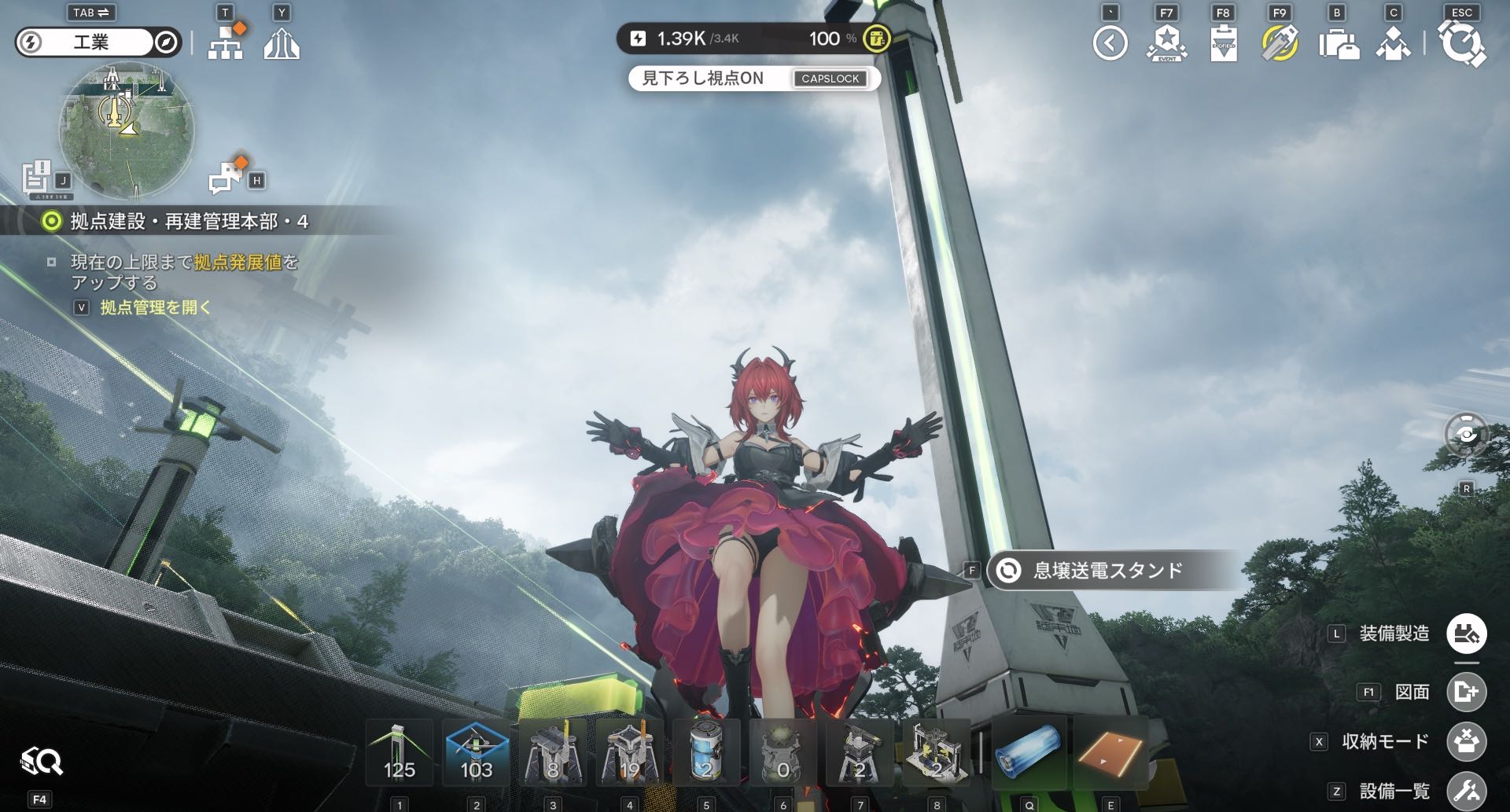Open the Event star badge menu
Image resolution: width=1510 pixels, height=812 pixels.
coord(1166,43)
